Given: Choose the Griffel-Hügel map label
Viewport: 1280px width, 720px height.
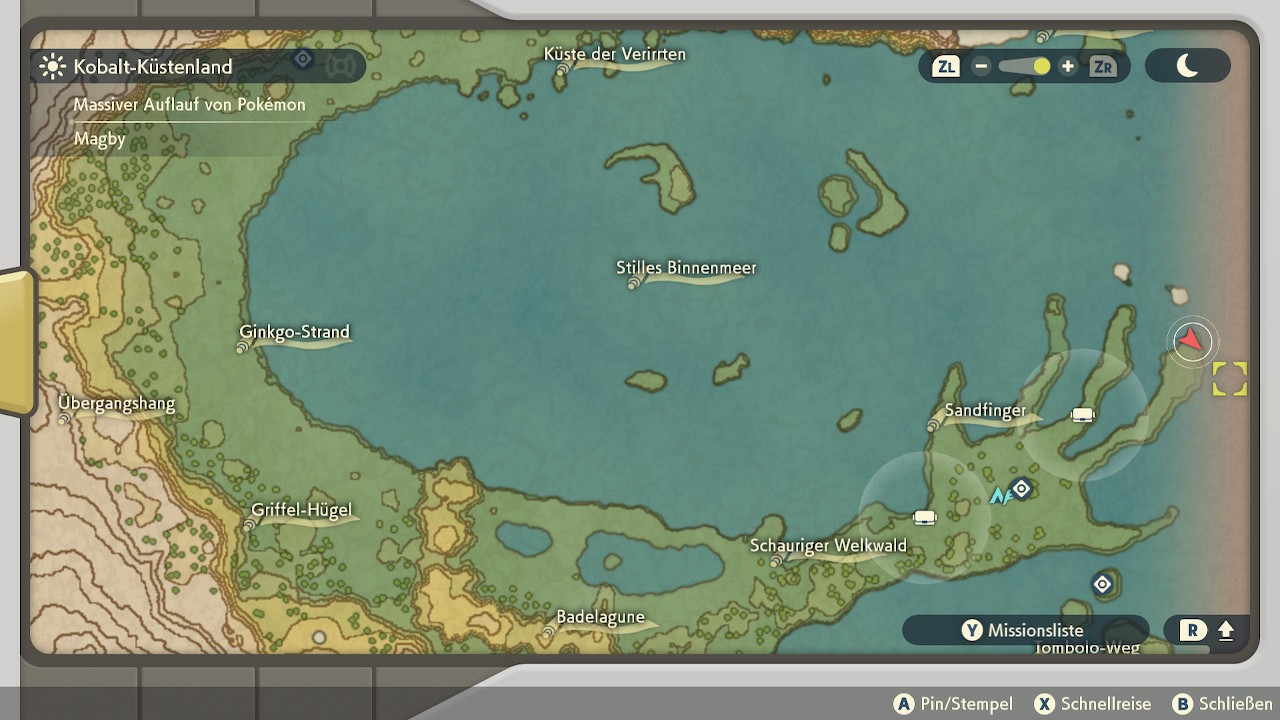Looking at the screenshot, I should (x=301, y=510).
